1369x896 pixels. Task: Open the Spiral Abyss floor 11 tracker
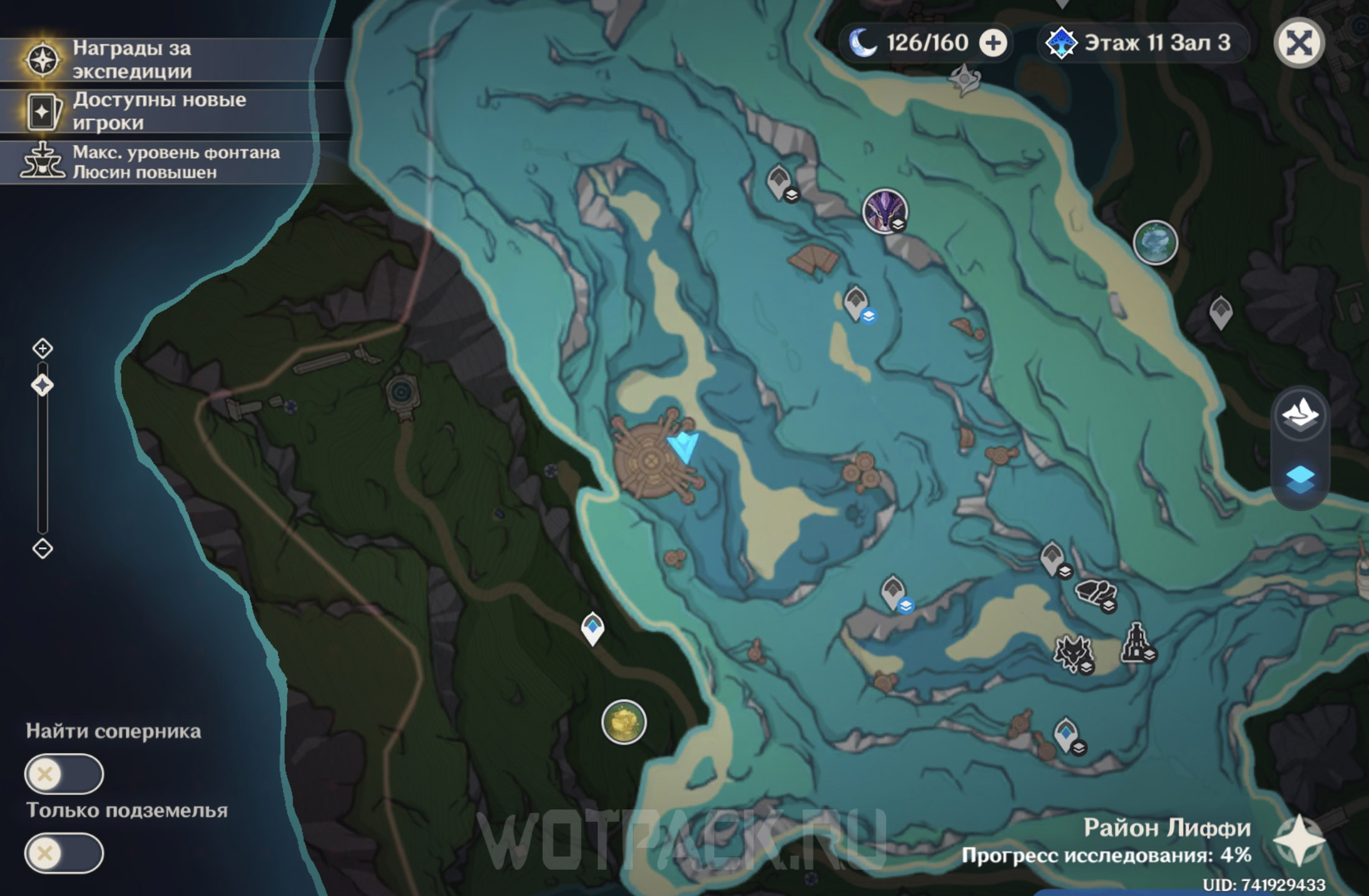click(x=1142, y=43)
